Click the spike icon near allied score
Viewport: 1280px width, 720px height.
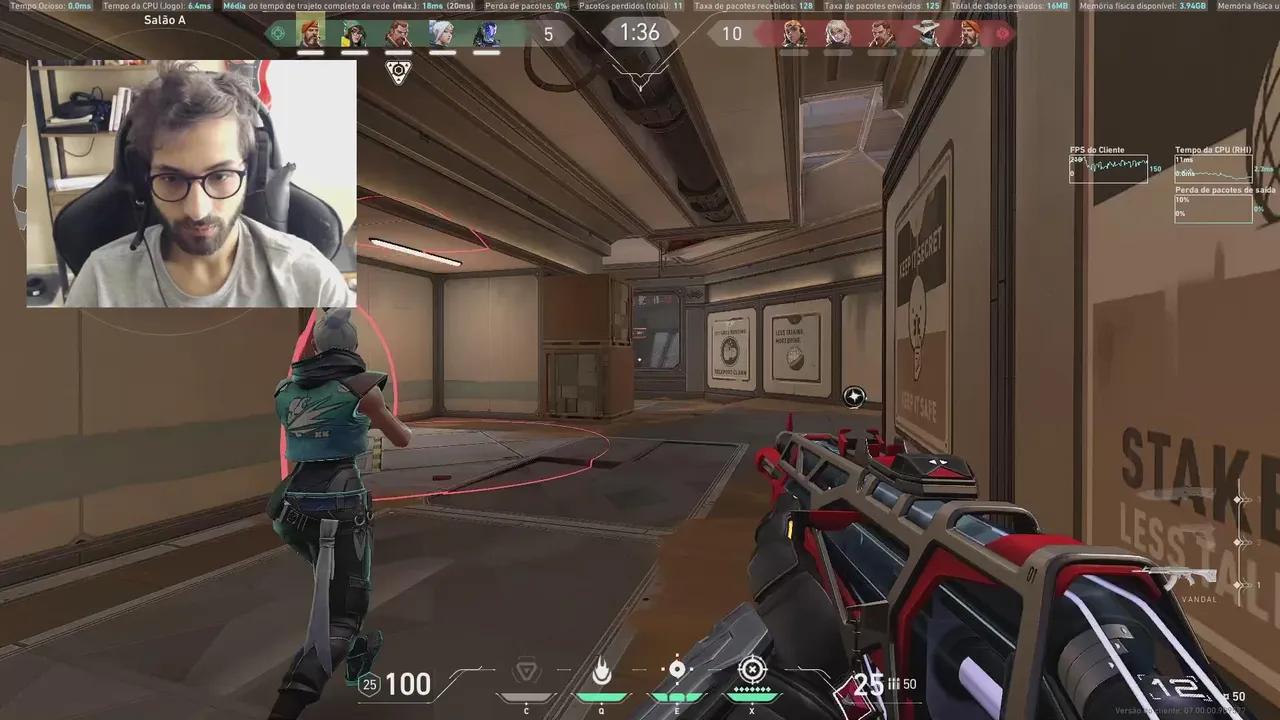398,73
